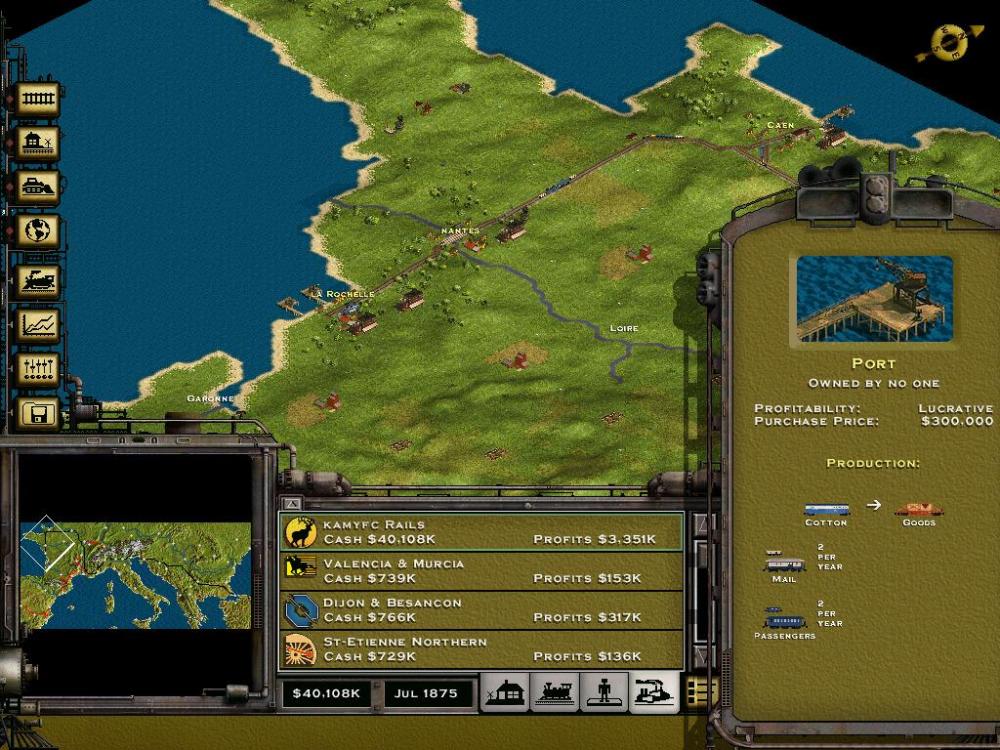Activate the bulldozer tool
The height and width of the screenshot is (750, 1000).
(x=37, y=188)
